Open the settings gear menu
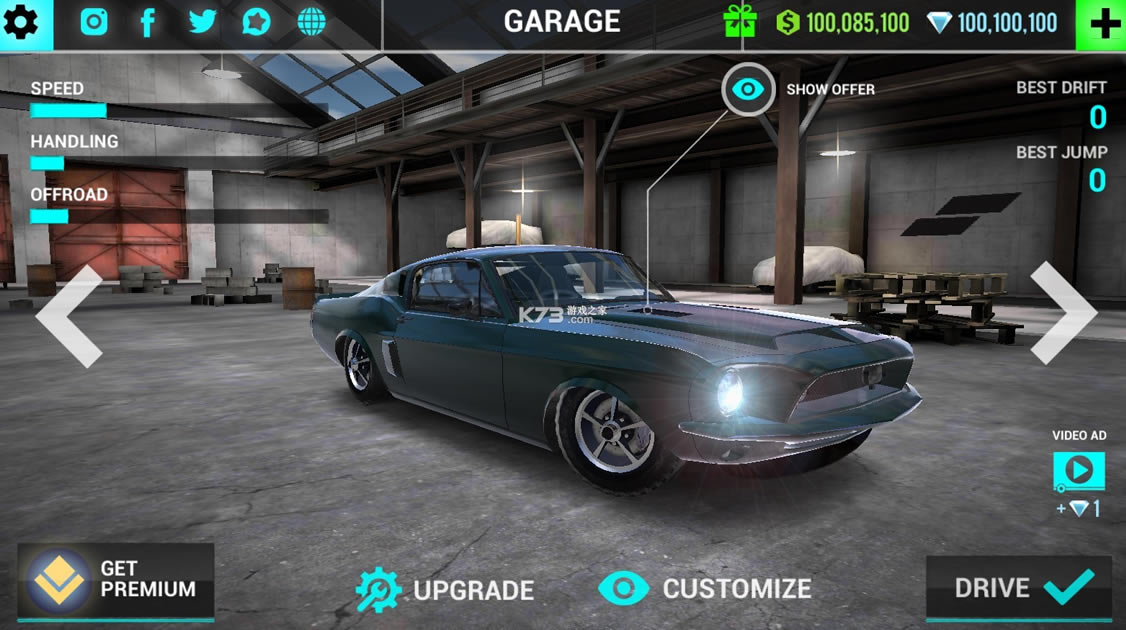The height and width of the screenshot is (630, 1126). coord(22,22)
